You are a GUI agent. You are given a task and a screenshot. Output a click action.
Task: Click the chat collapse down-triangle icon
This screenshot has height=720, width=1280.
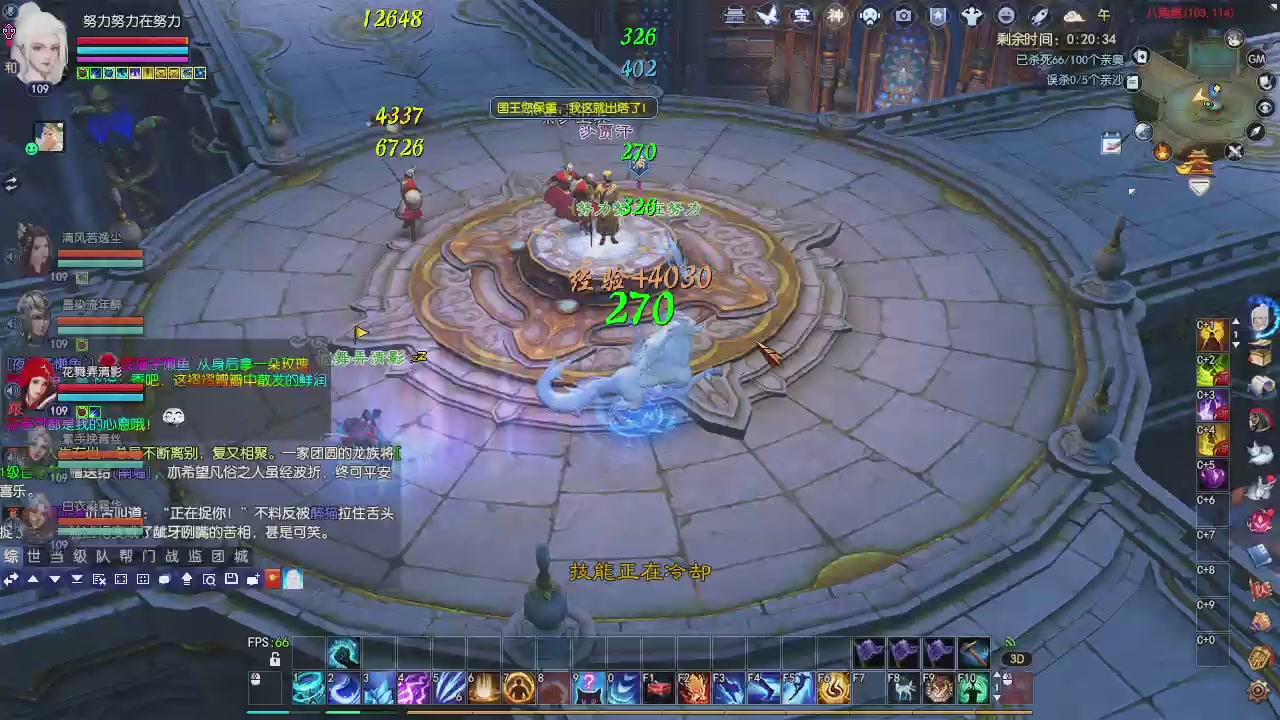coord(55,580)
